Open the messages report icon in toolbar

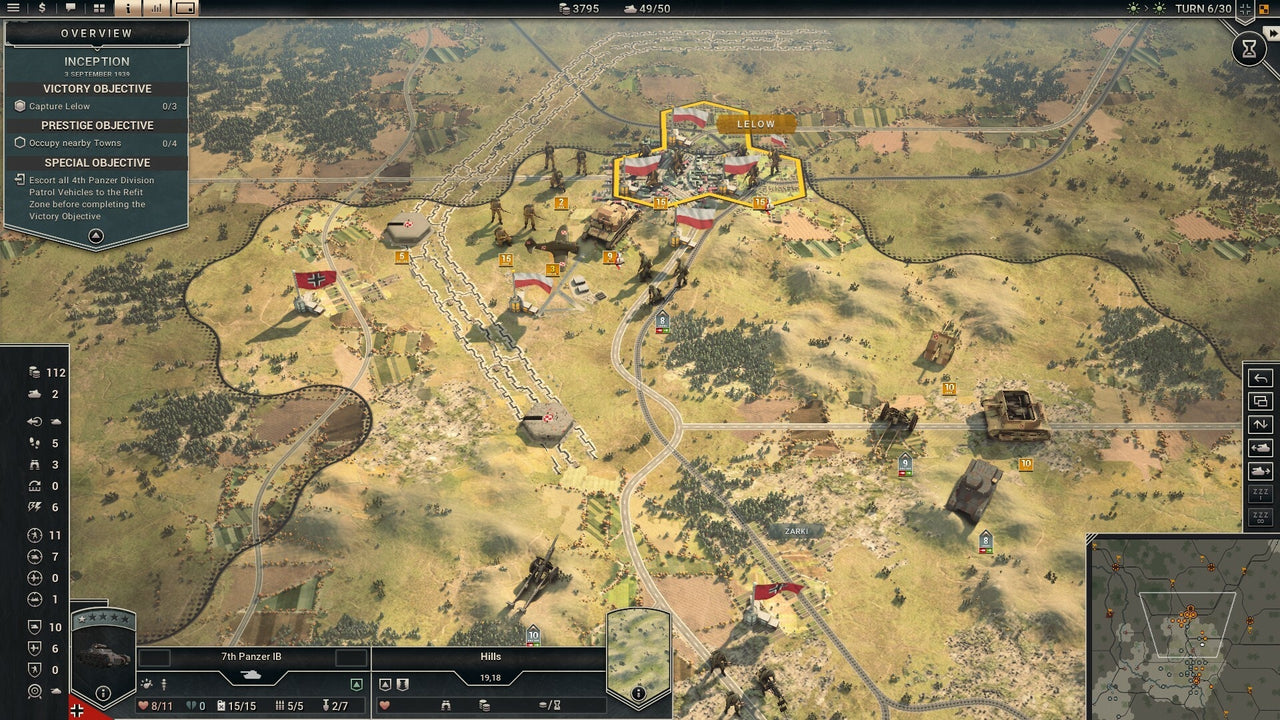[x=69, y=9]
